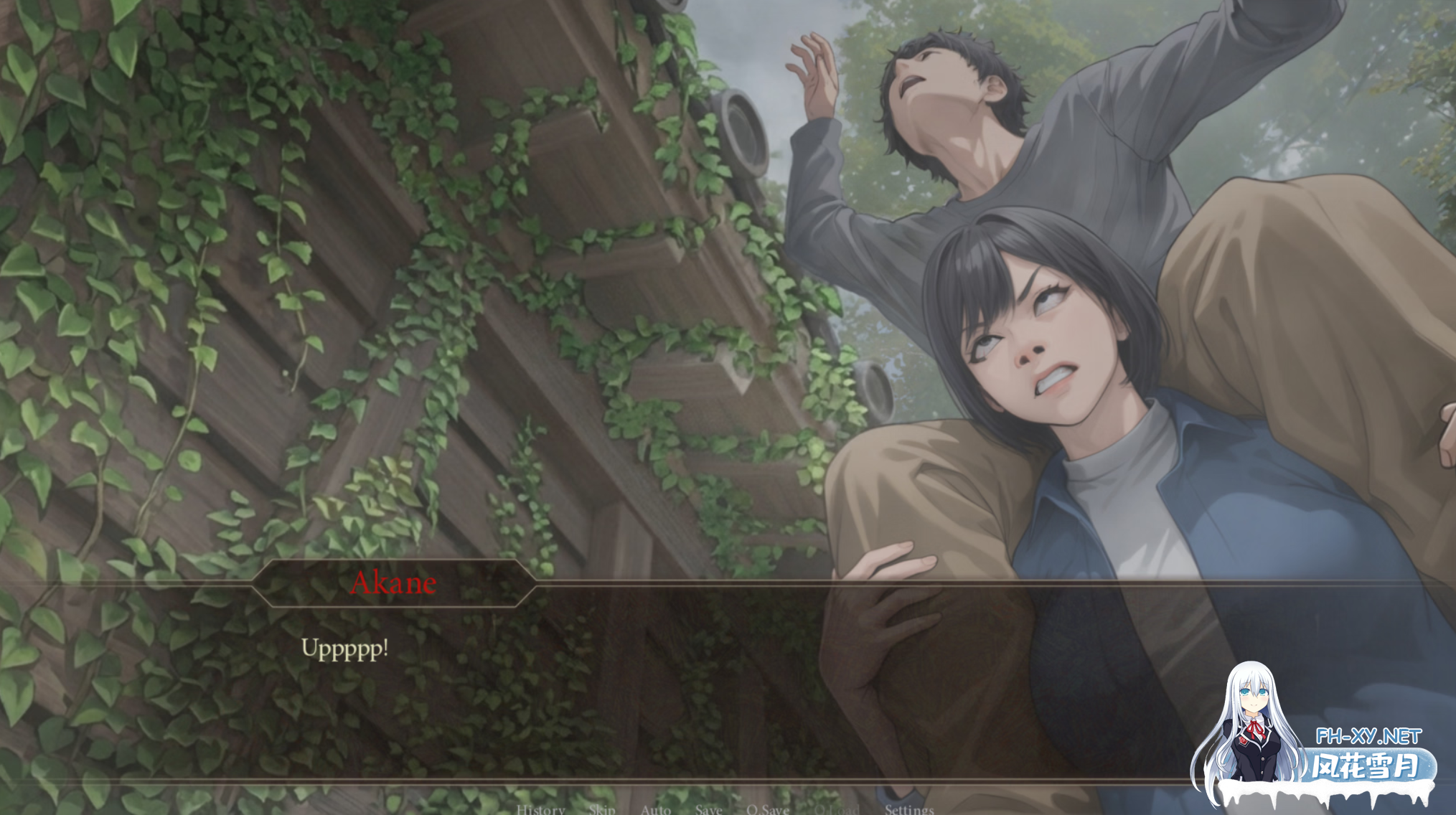
Task: Perform a Q.Load quick load
Action: click(x=836, y=809)
